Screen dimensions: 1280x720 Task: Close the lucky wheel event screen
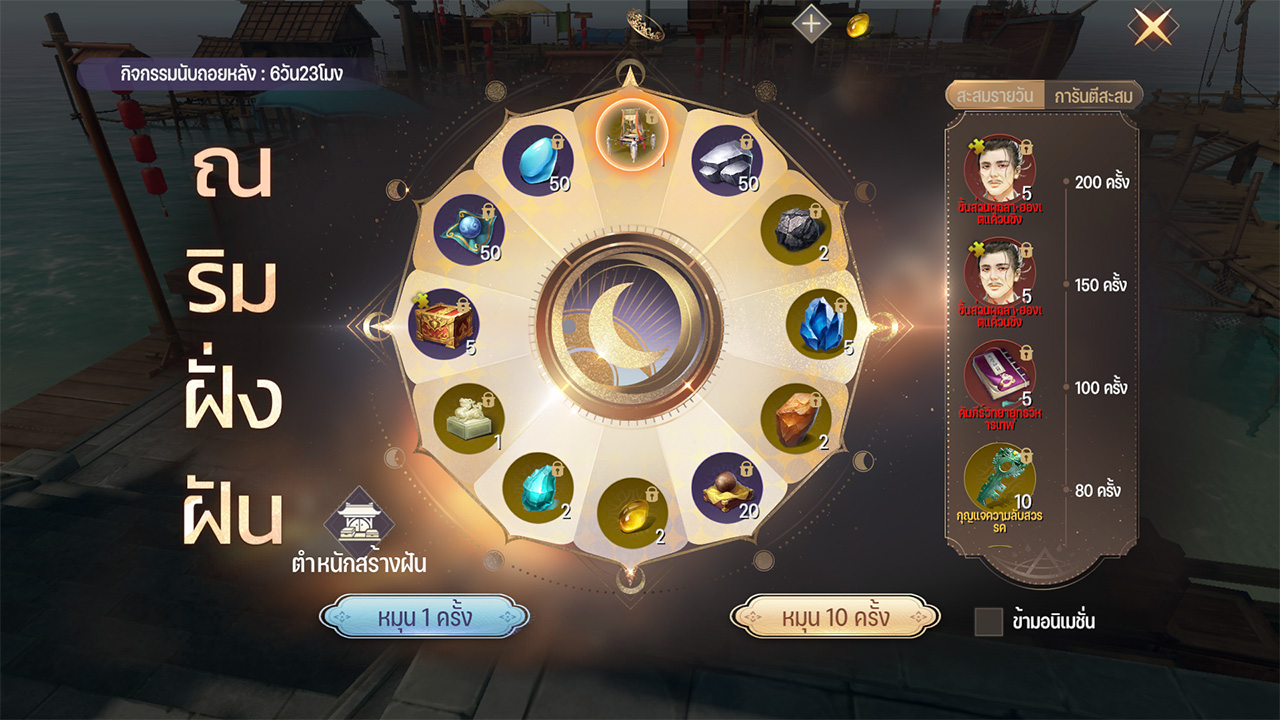pyautogui.click(x=1152, y=27)
